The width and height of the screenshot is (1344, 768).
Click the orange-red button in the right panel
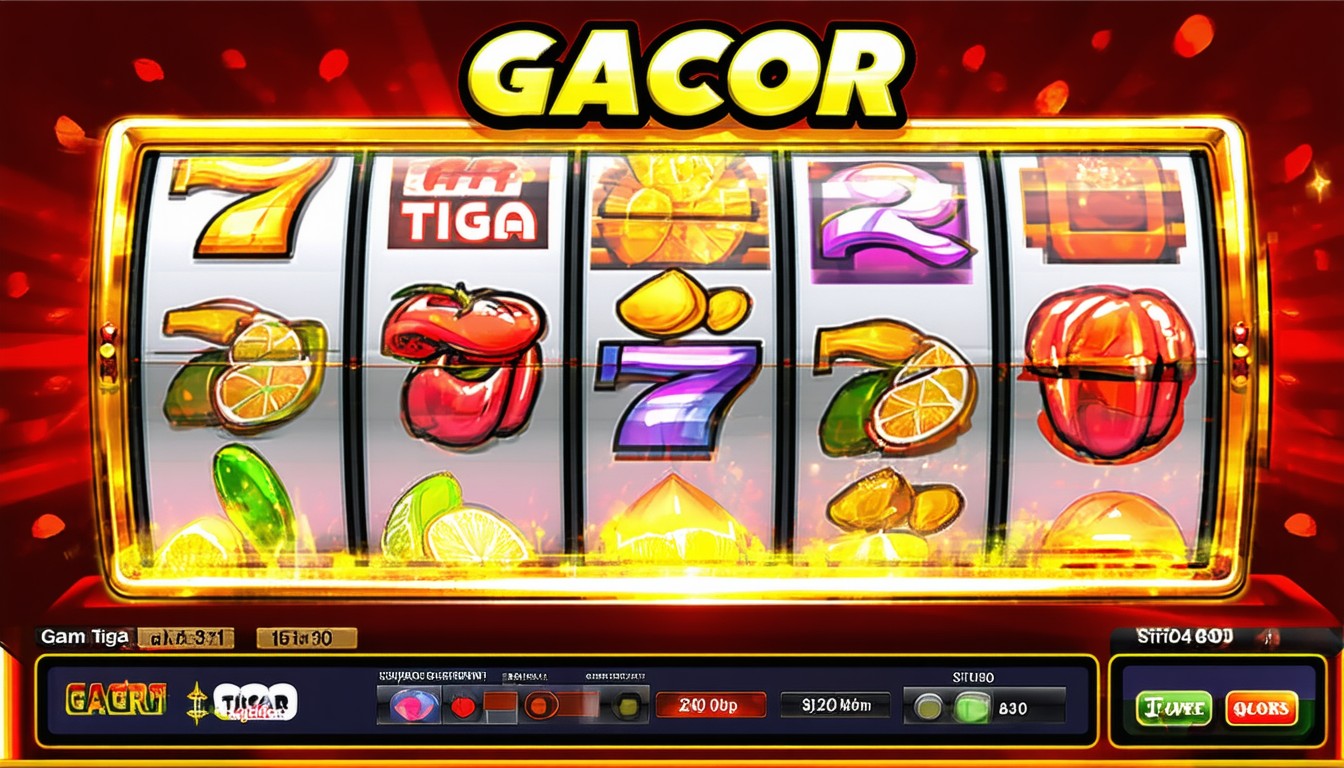(x=1261, y=708)
